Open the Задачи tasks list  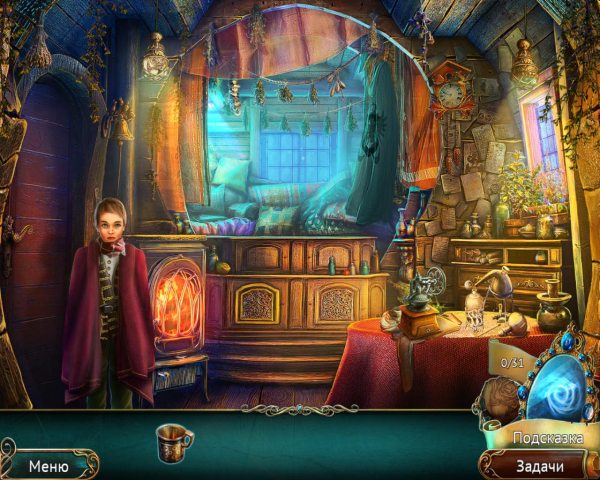pos(539,465)
